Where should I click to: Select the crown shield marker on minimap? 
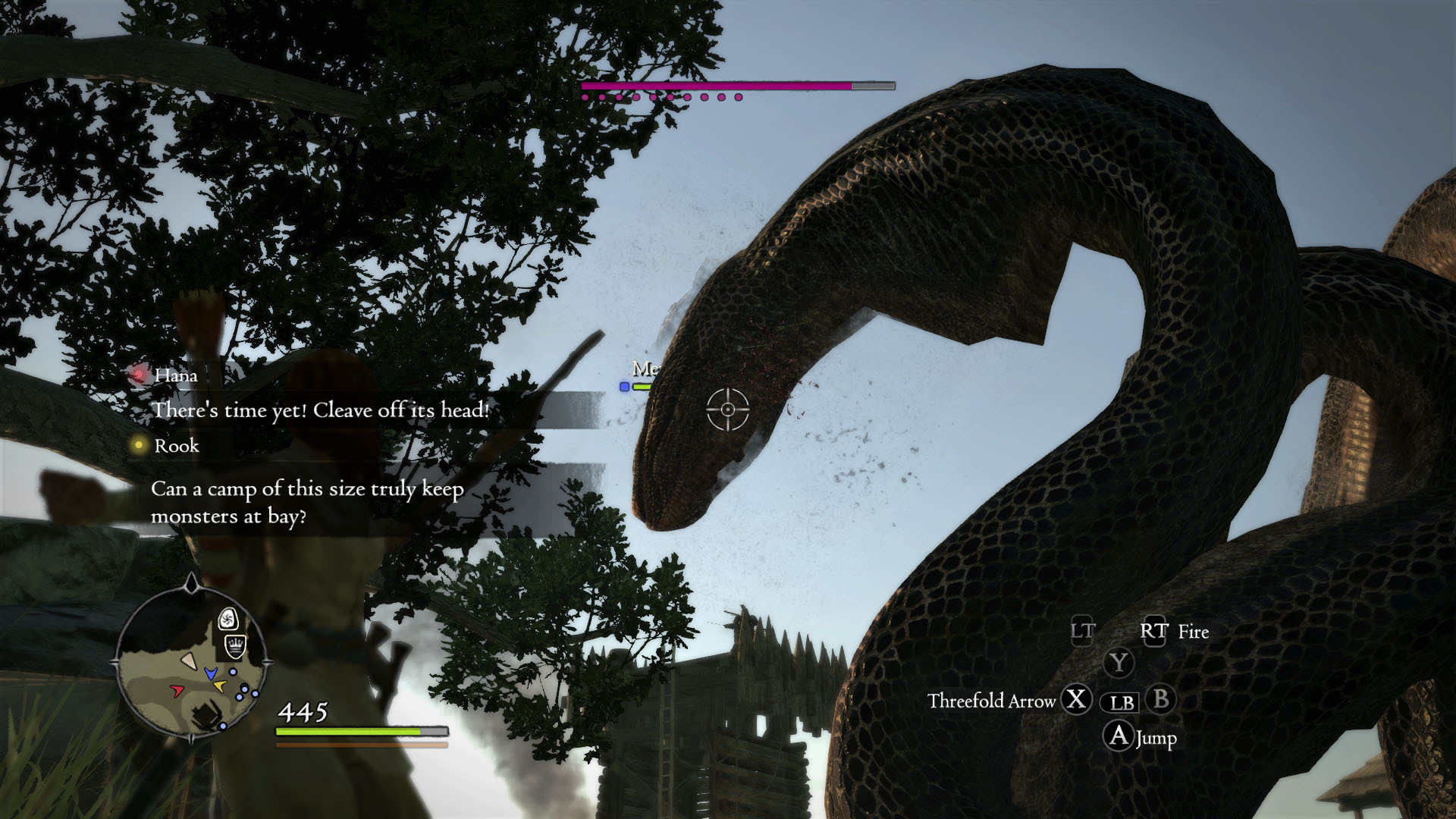236,646
